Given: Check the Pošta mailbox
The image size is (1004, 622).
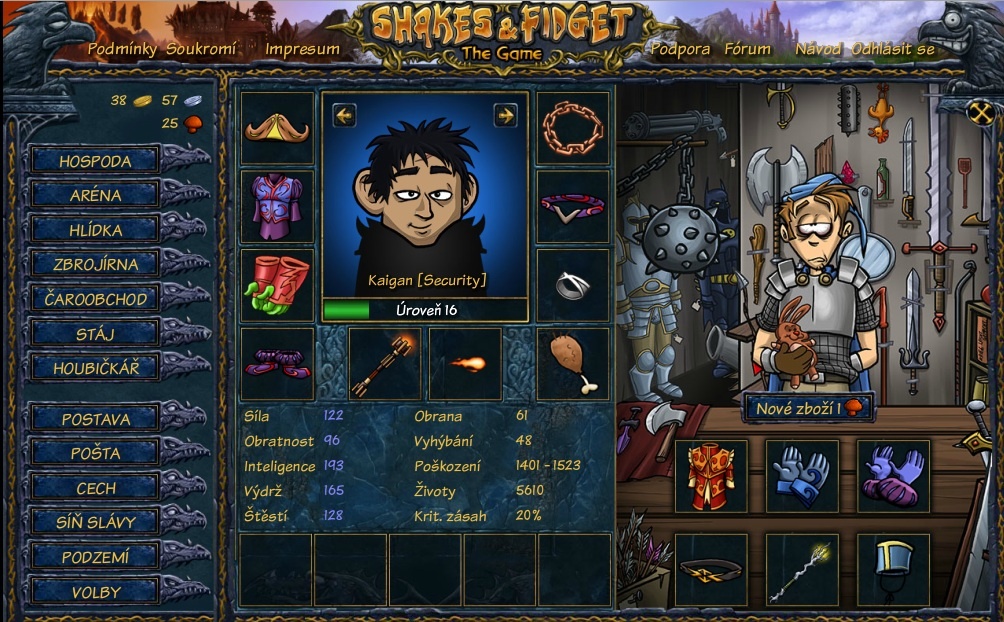Looking at the screenshot, I should (x=95, y=453).
